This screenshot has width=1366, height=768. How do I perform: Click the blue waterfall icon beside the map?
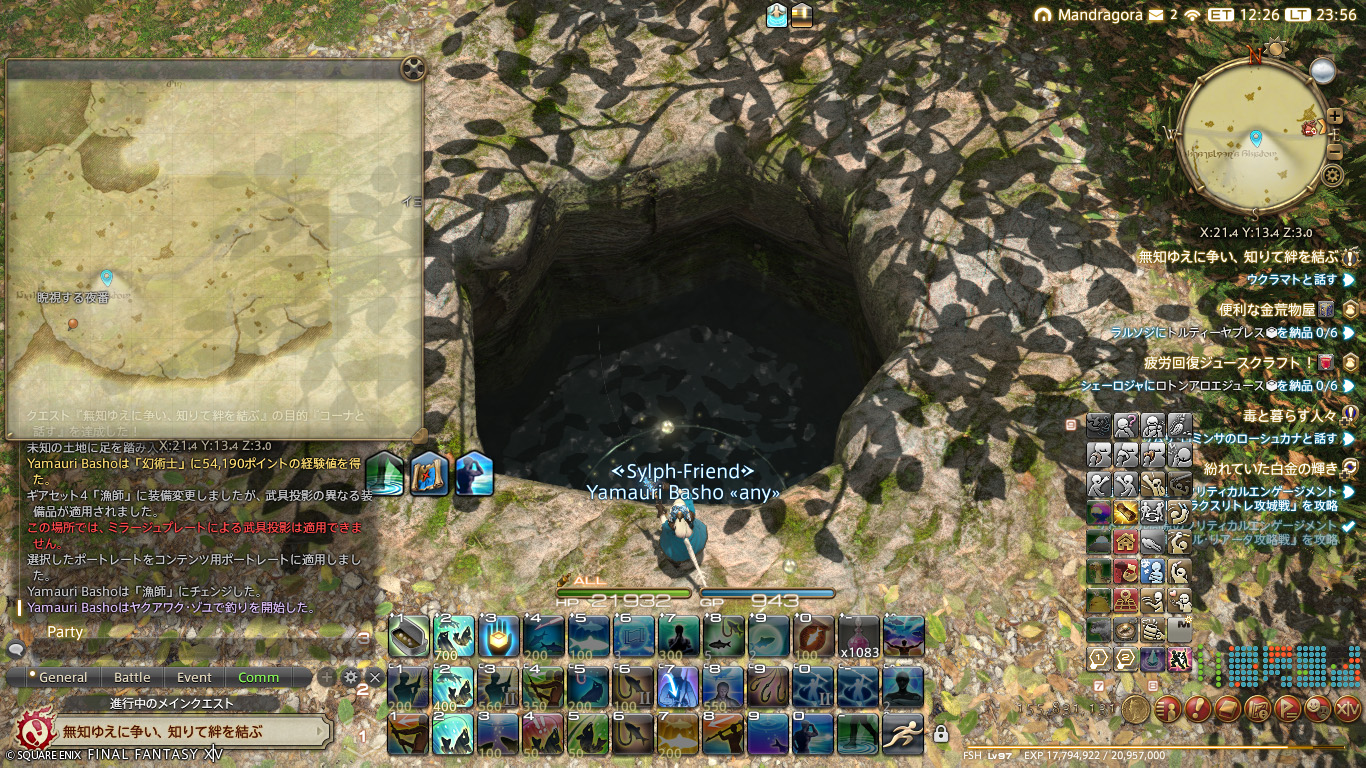[384, 474]
